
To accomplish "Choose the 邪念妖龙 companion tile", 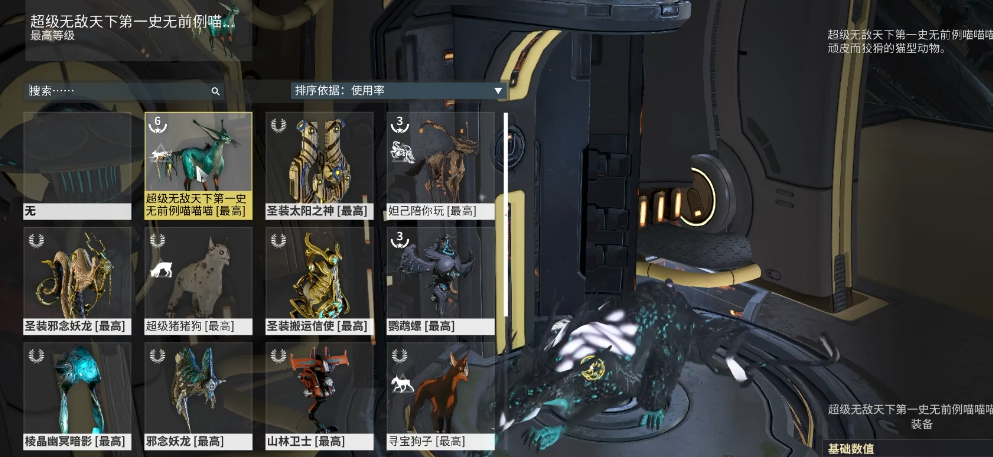I will tap(198, 395).
